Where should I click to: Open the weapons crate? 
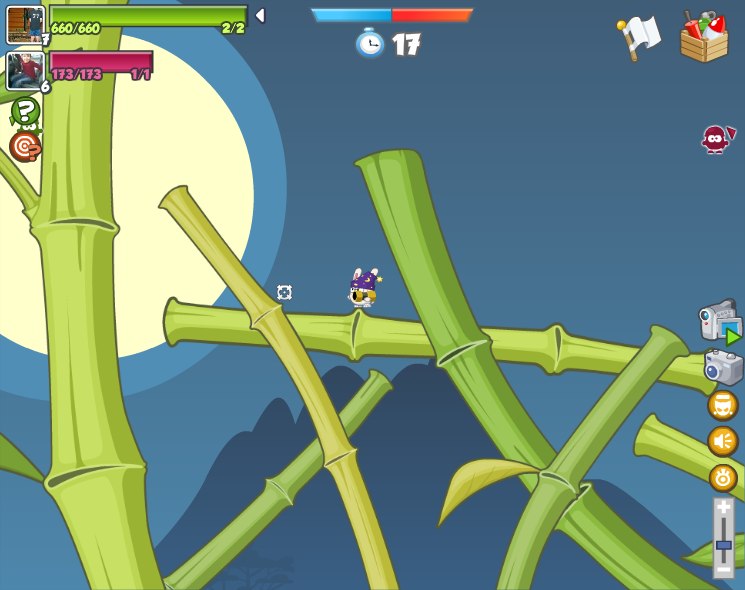(x=704, y=37)
